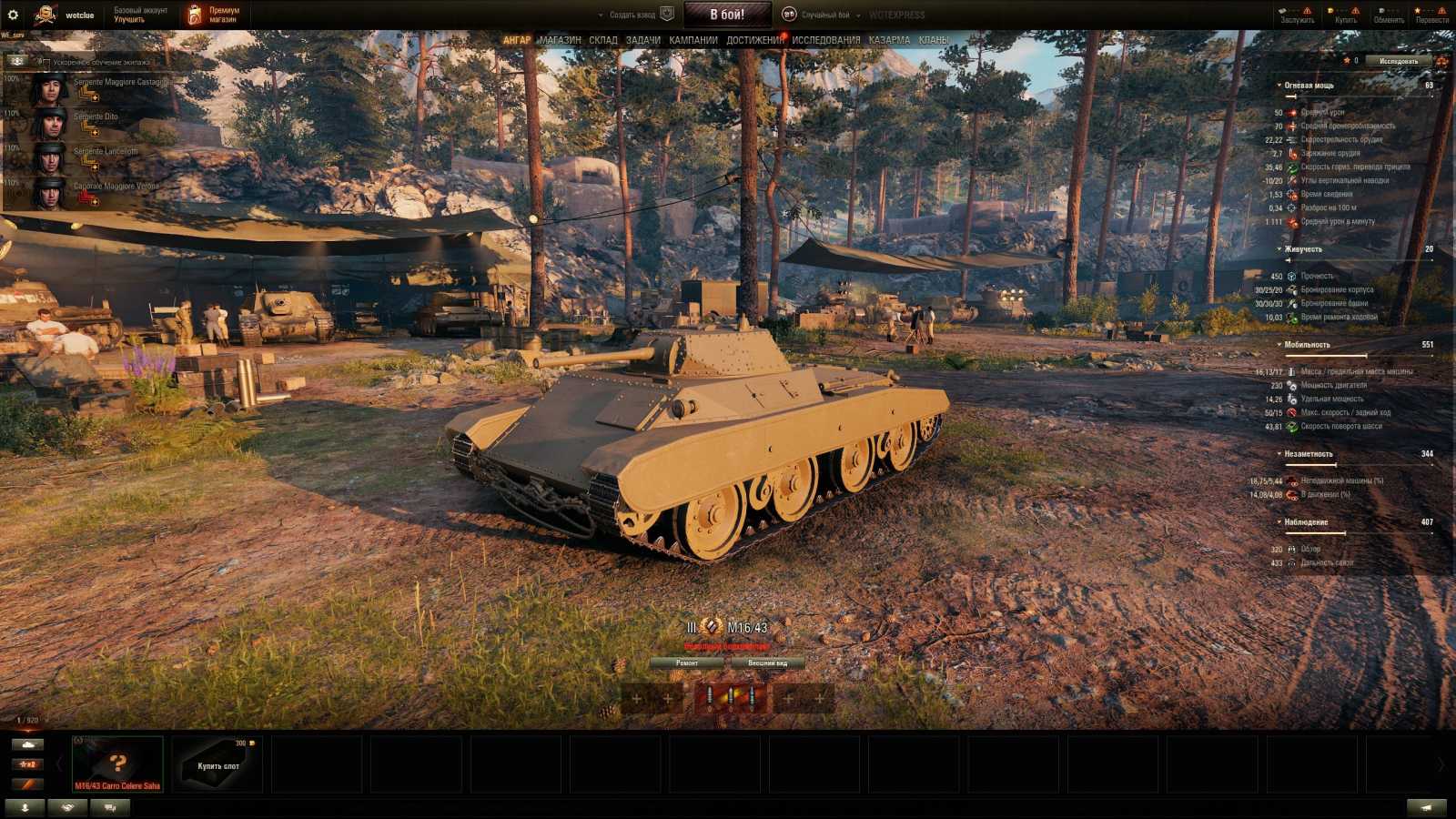Open the contacts chat icon at bottom-left
The height and width of the screenshot is (819, 1456).
[x=107, y=807]
